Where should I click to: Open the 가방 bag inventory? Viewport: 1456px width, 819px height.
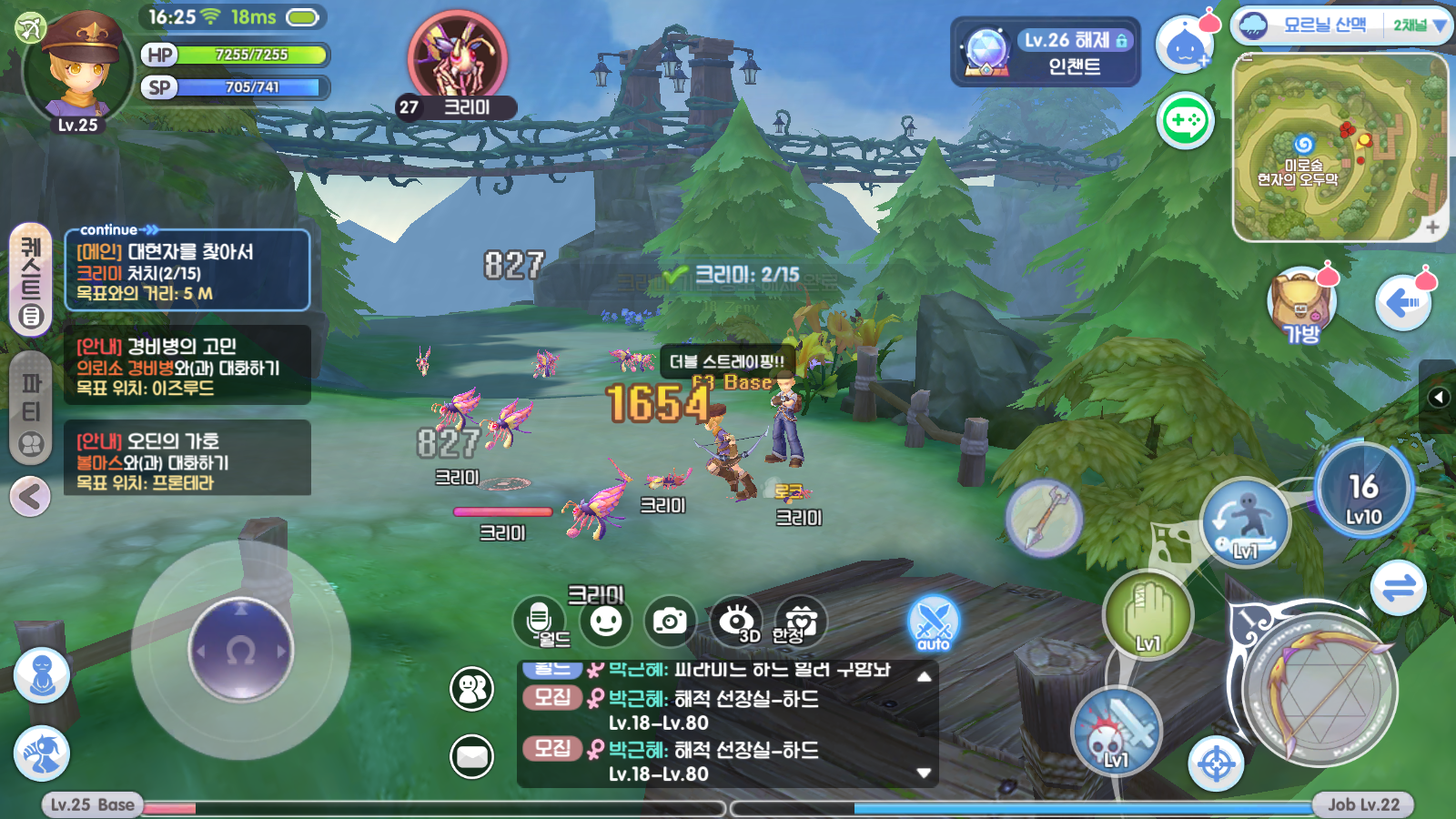1301,305
